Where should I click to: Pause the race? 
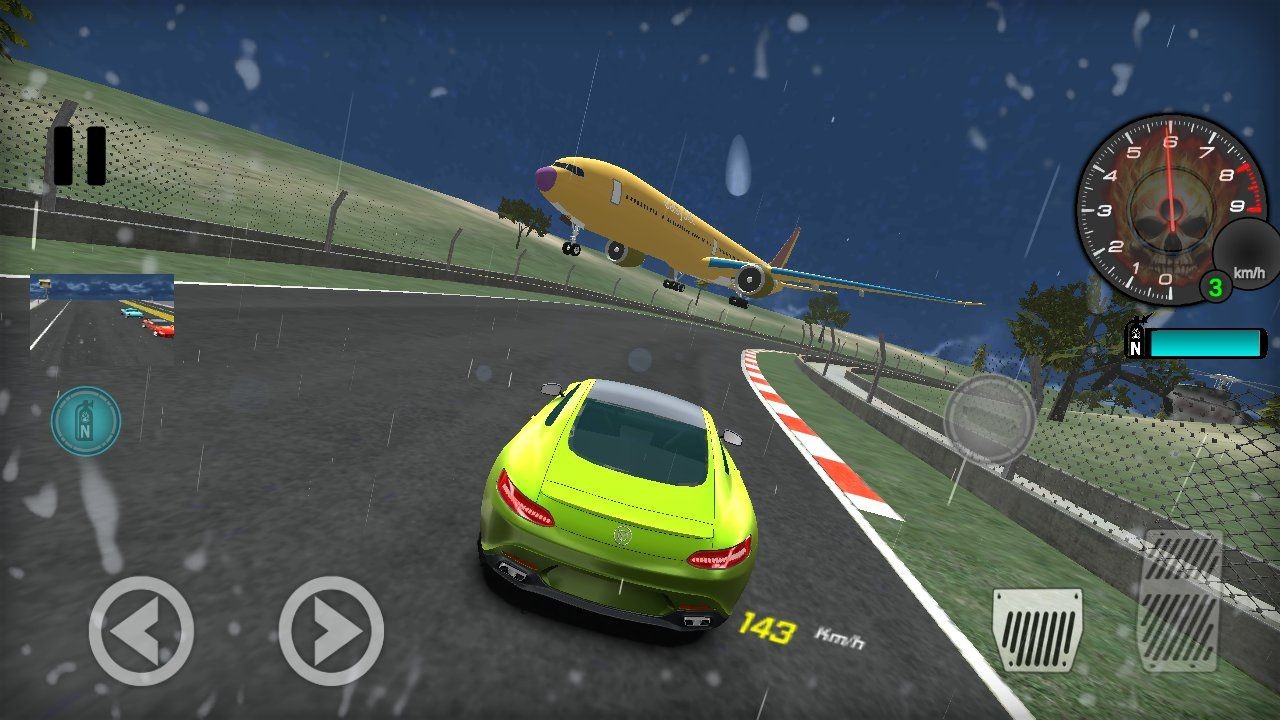coord(79,156)
